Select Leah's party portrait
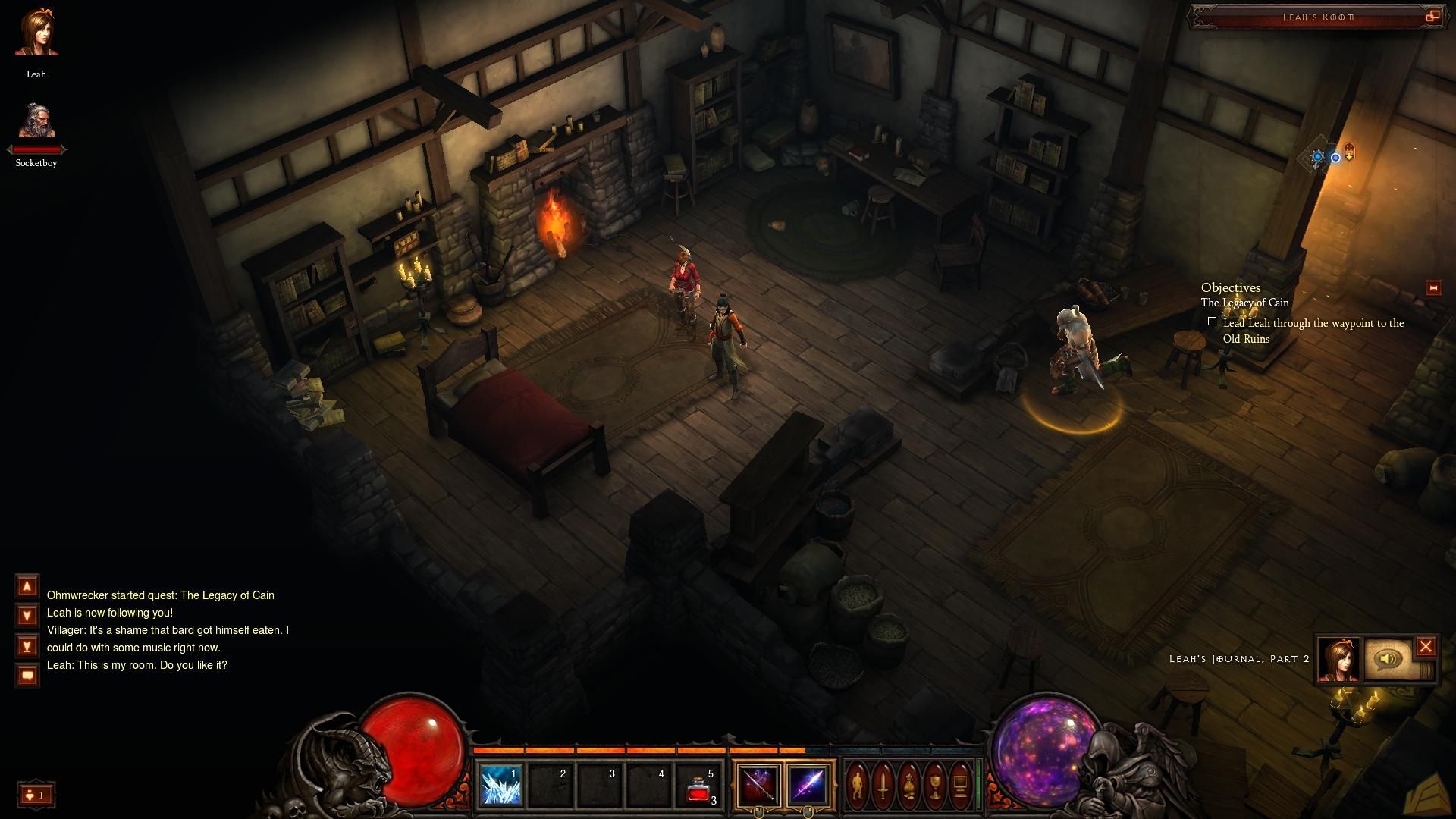 tap(36, 33)
